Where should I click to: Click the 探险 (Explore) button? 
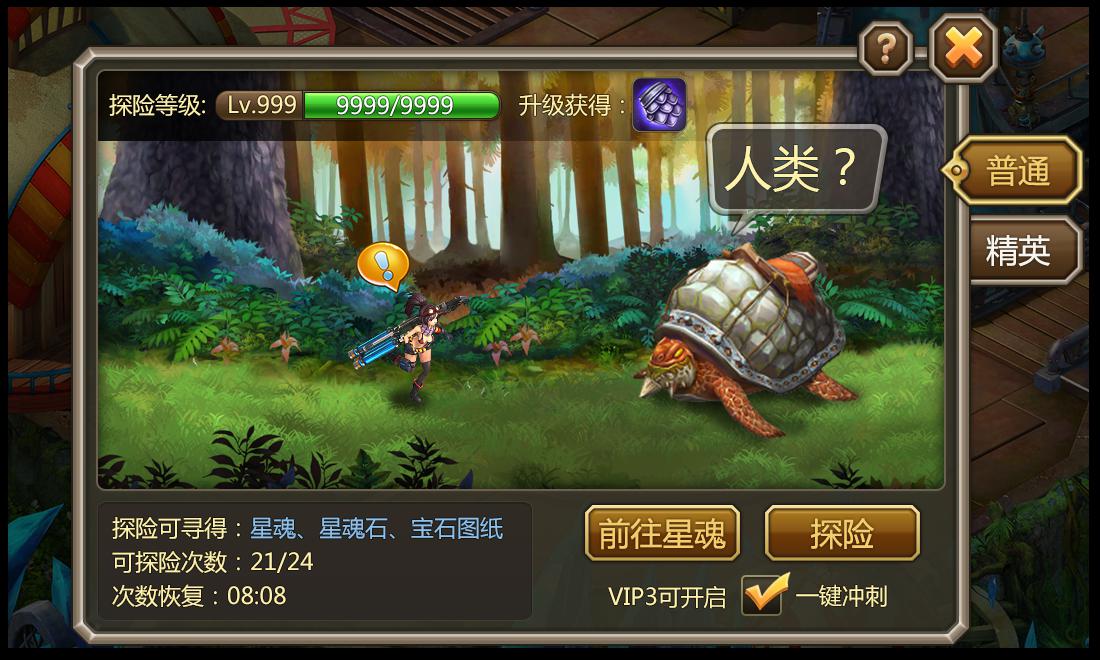pos(841,534)
